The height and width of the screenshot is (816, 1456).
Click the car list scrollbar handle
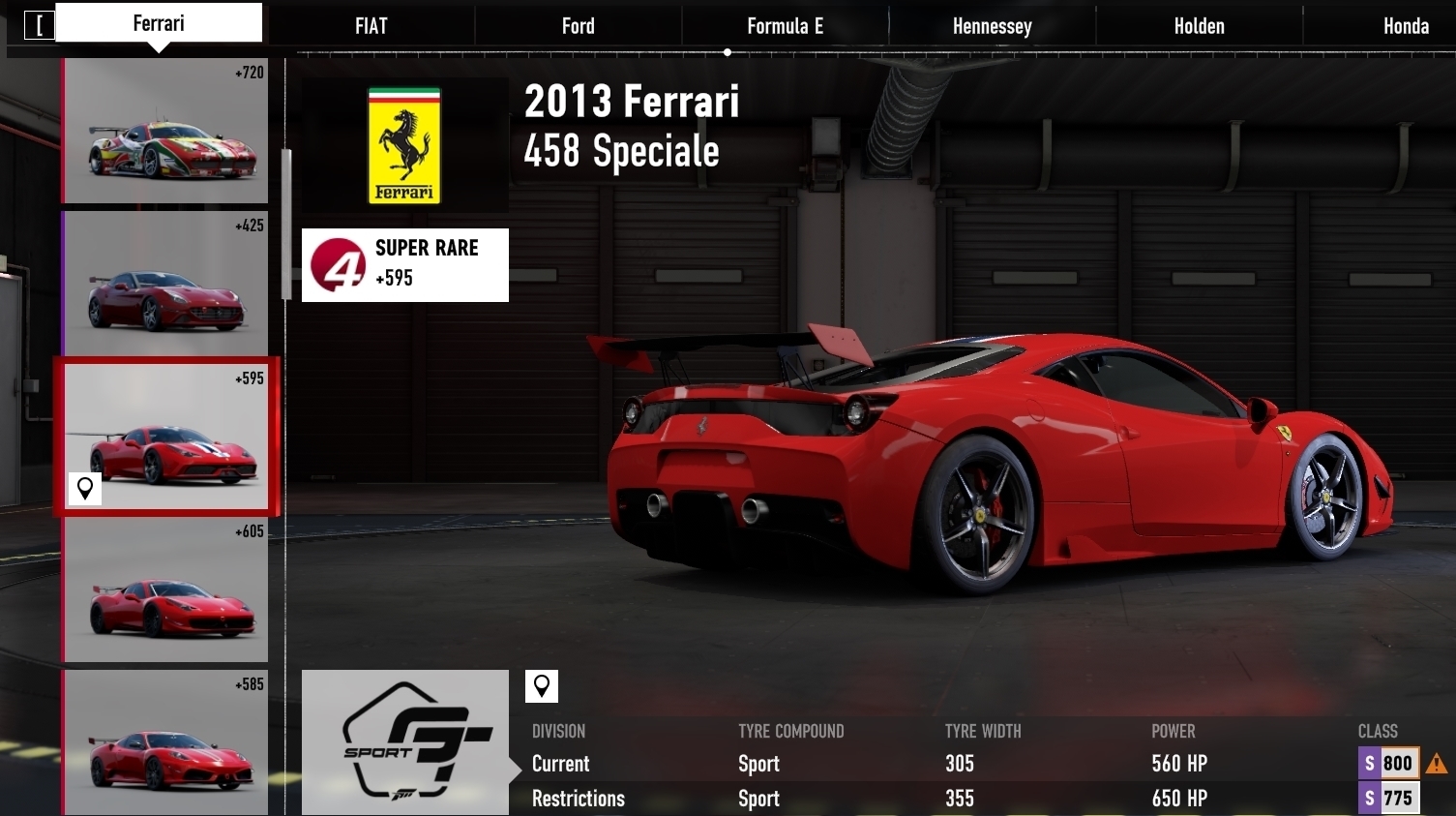[x=286, y=225]
